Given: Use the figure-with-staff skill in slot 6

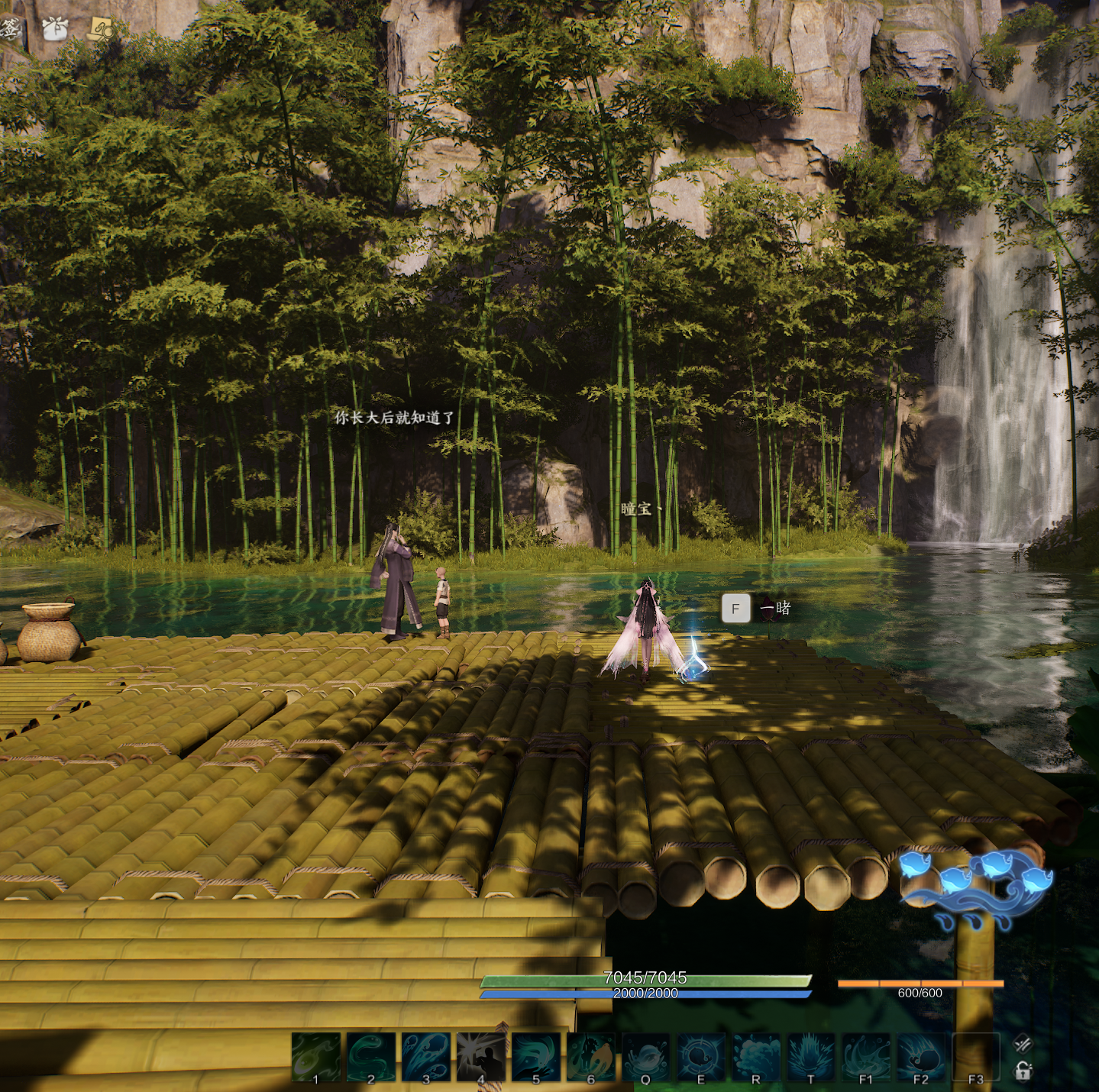Looking at the screenshot, I should pos(591,1057).
